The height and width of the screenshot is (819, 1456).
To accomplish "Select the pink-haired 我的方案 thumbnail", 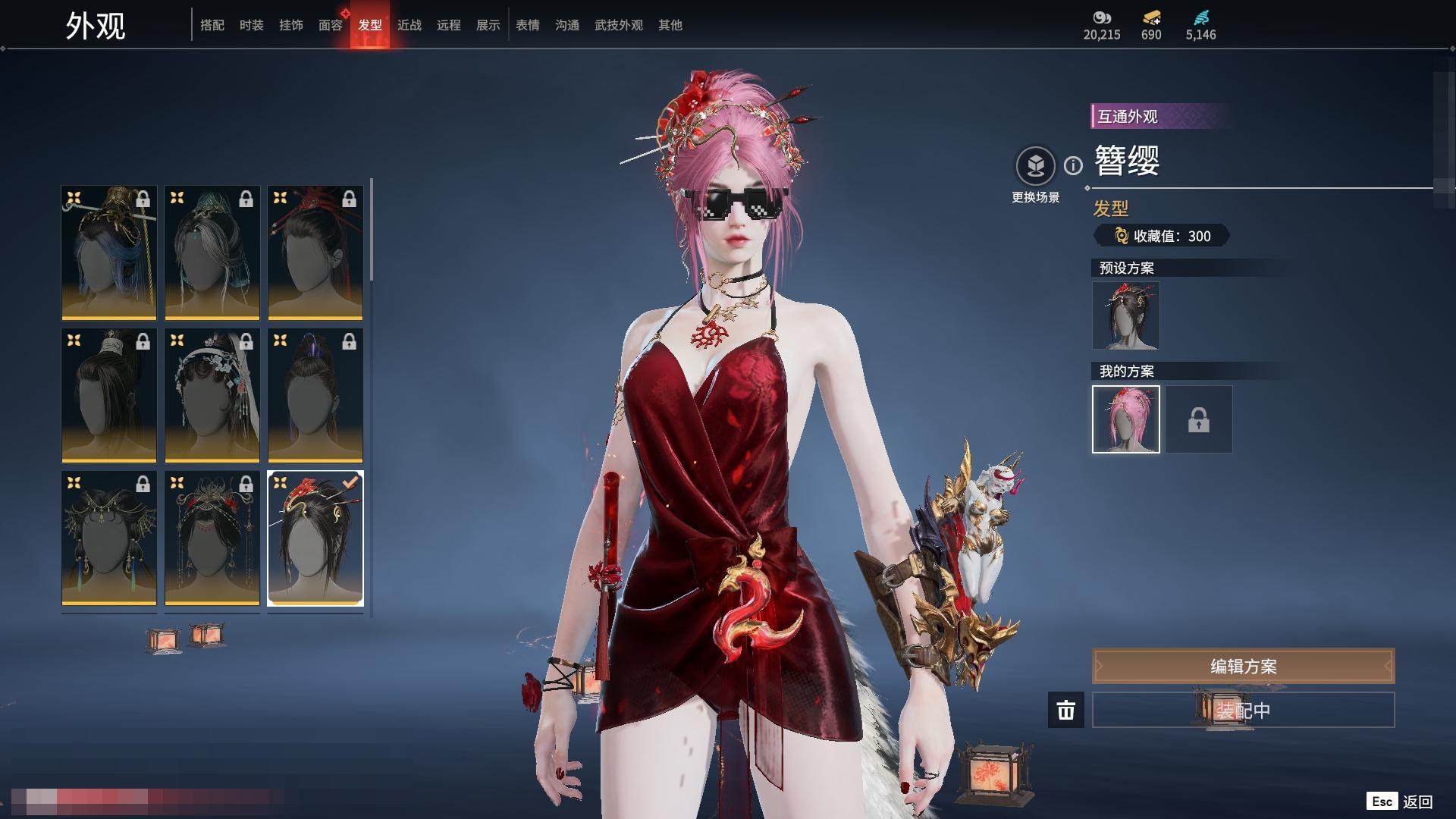I will click(x=1126, y=419).
